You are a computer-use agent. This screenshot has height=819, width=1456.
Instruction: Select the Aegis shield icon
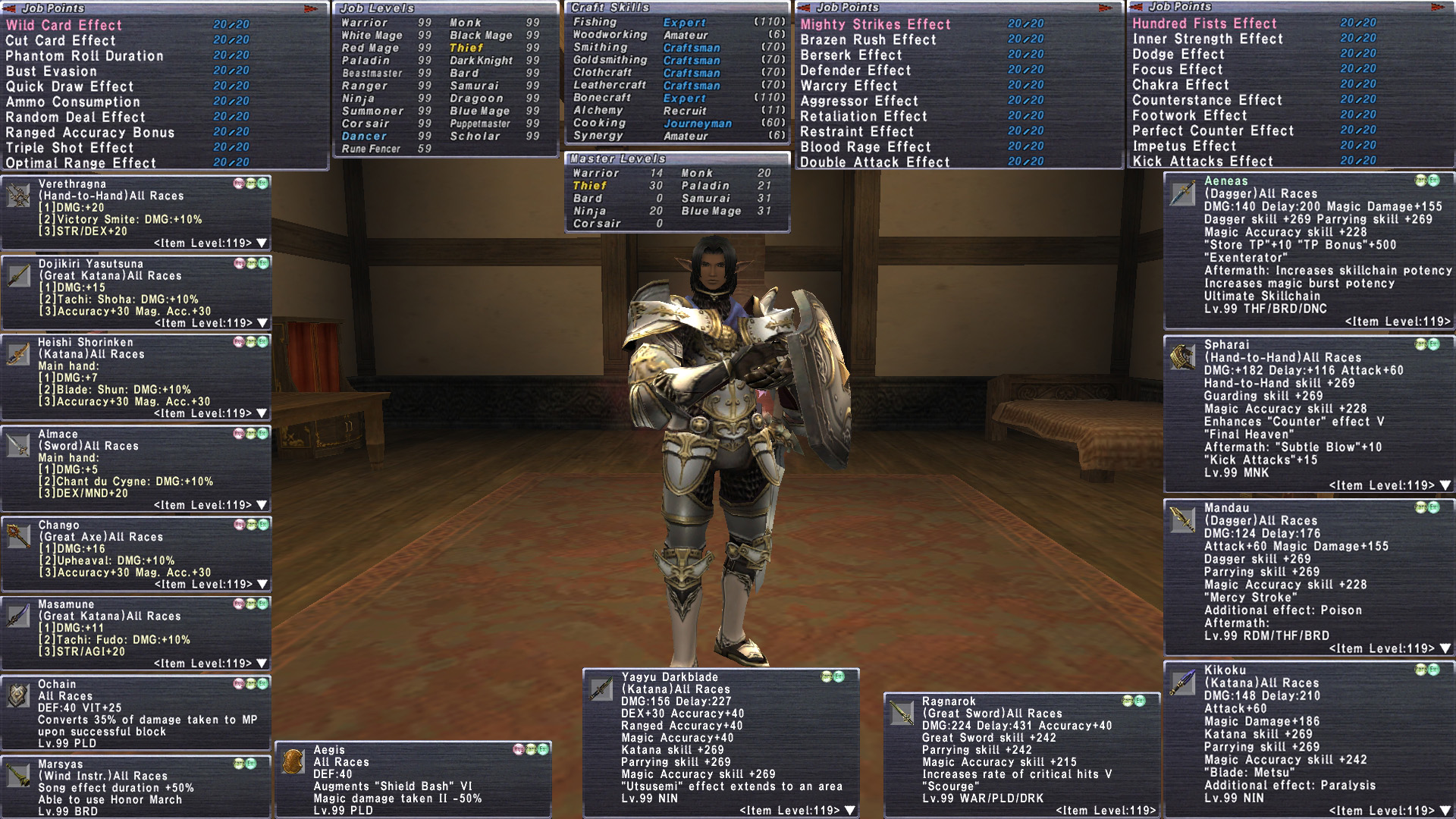(293, 761)
